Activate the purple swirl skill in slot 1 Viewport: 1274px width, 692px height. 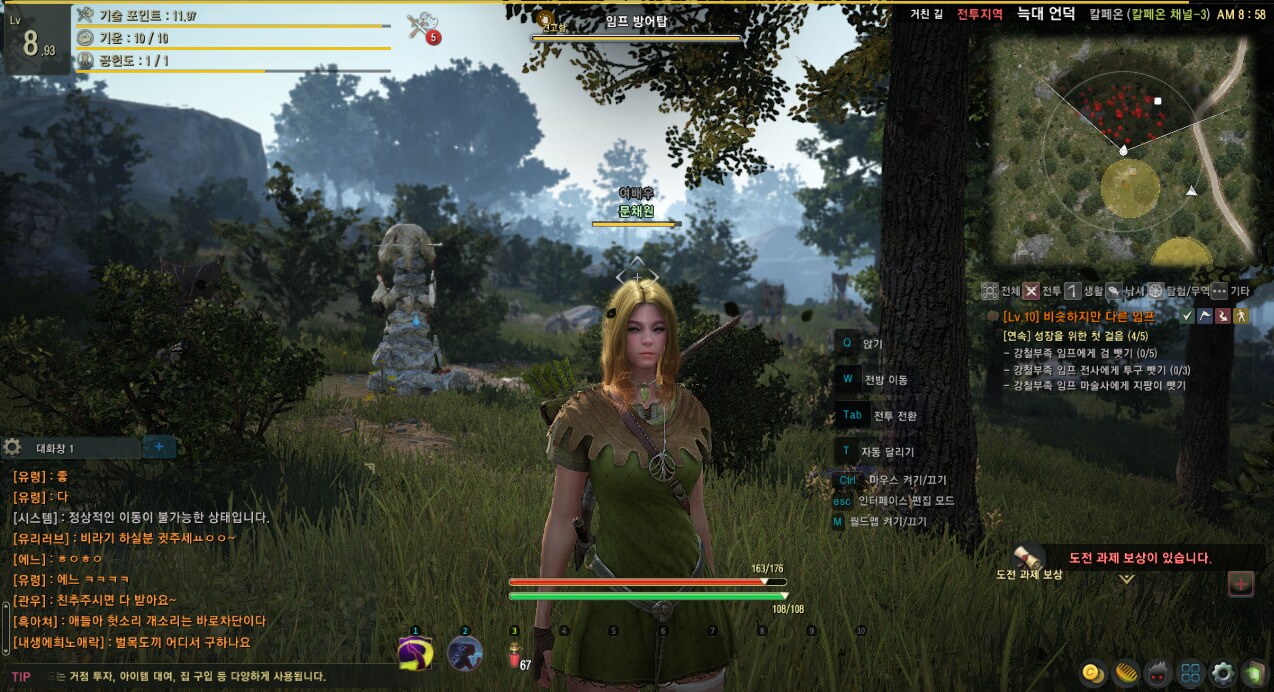point(415,652)
